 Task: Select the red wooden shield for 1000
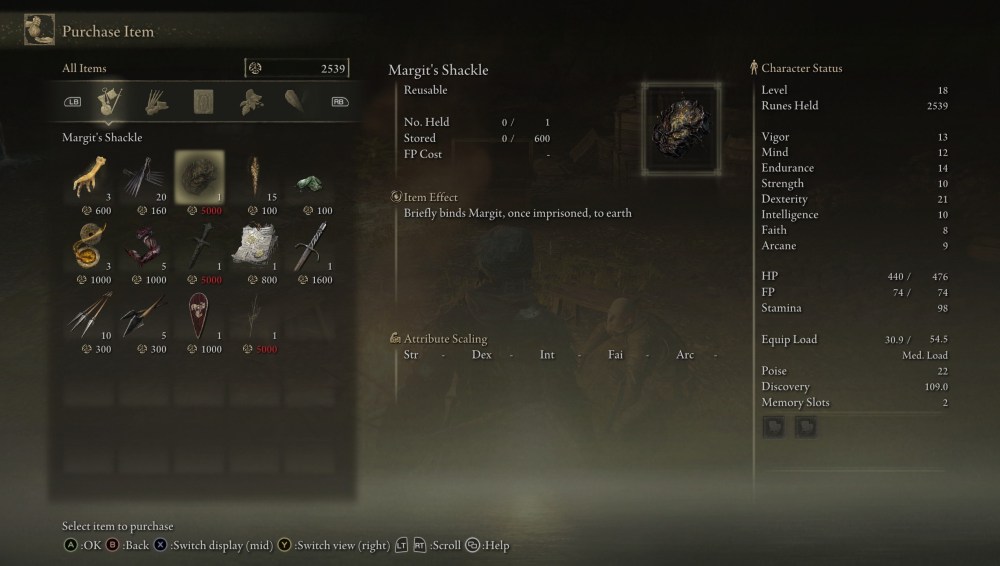coord(199,315)
